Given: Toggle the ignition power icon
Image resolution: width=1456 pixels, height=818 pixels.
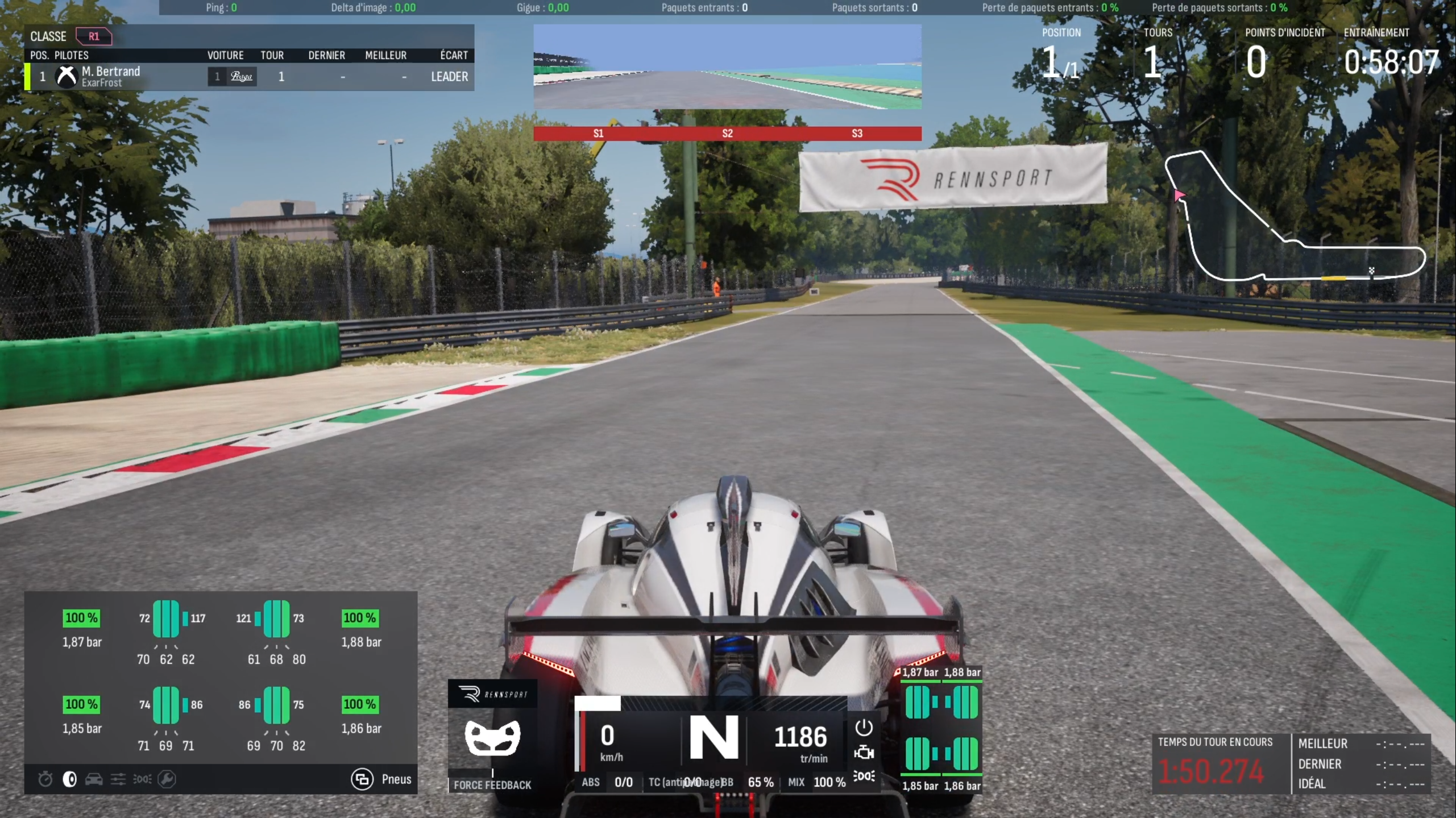Looking at the screenshot, I should pos(864,728).
